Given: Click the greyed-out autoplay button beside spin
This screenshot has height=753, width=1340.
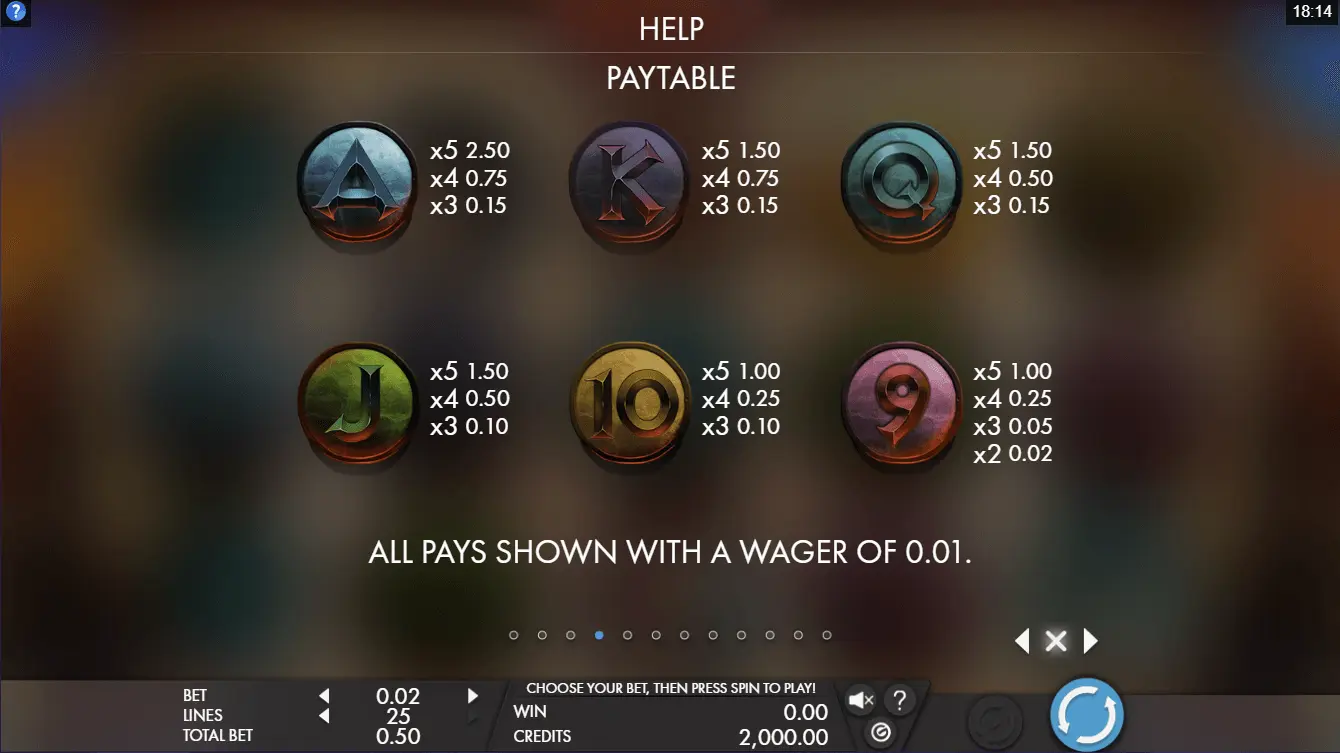Looking at the screenshot, I should tap(994, 718).
